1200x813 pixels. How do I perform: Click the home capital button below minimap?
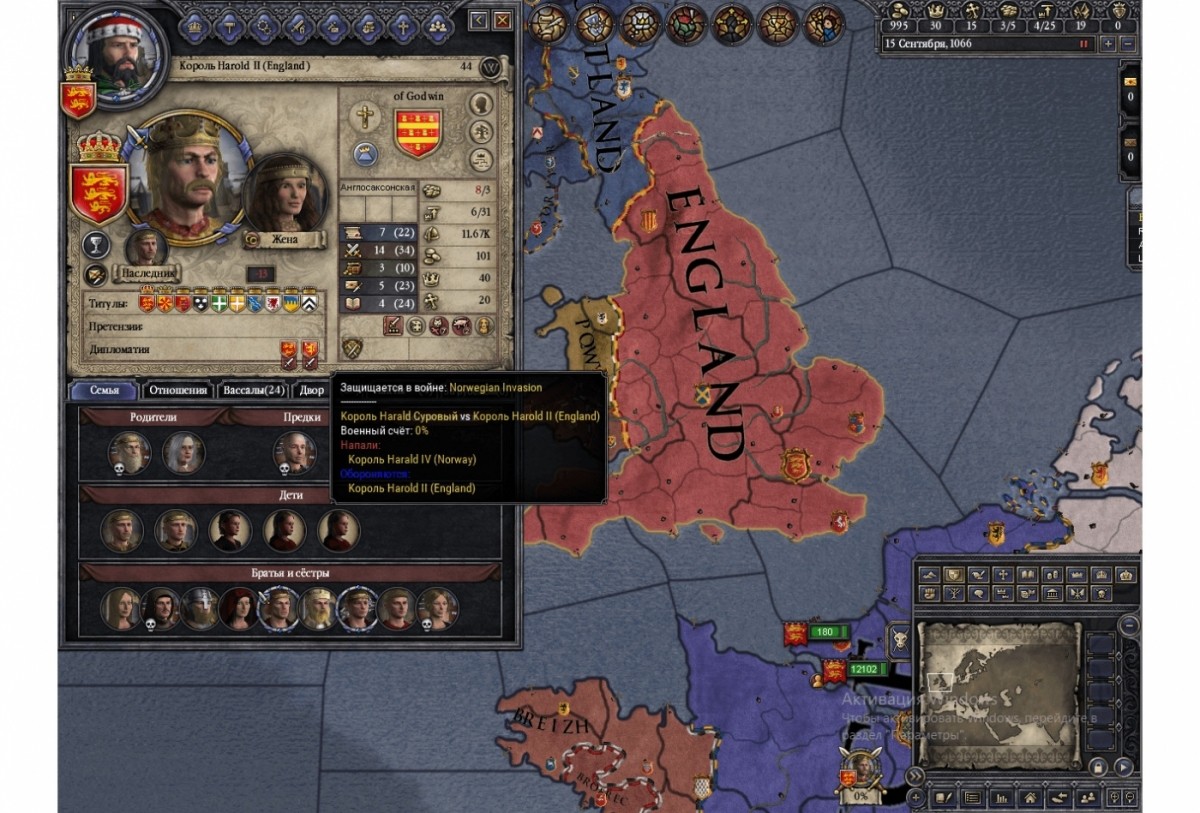point(1028,798)
